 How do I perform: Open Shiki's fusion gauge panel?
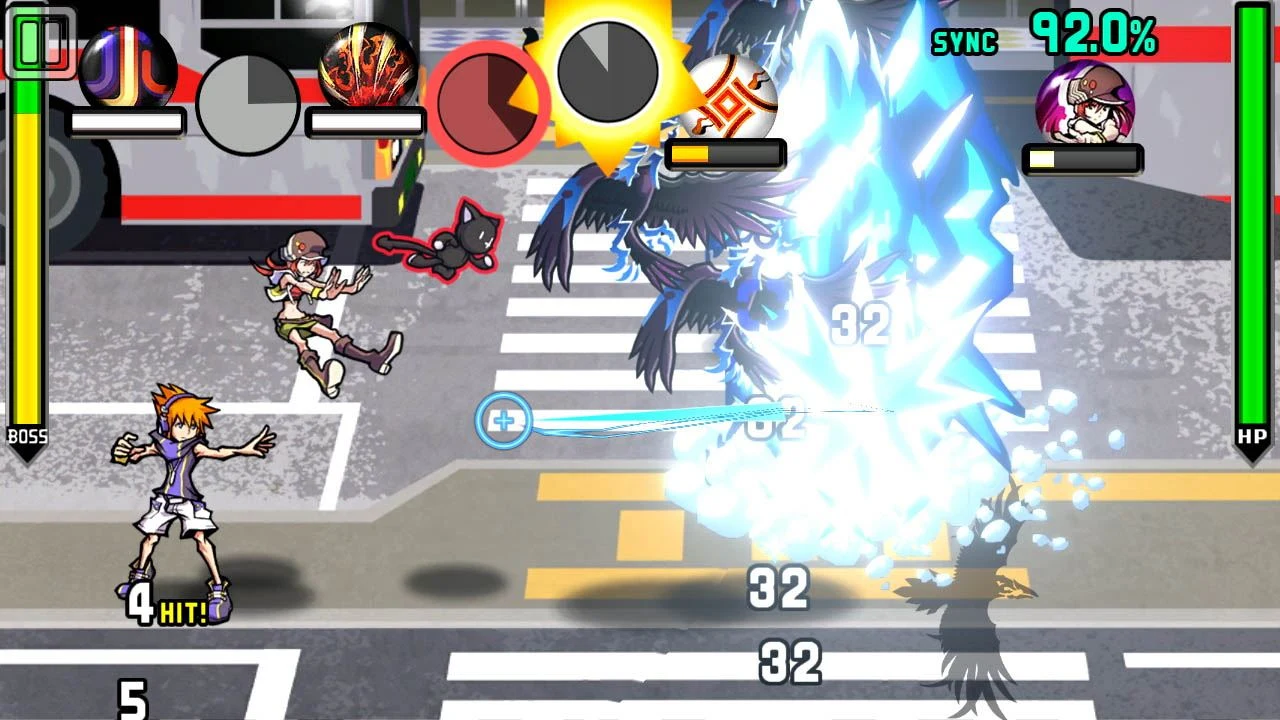tap(1081, 157)
